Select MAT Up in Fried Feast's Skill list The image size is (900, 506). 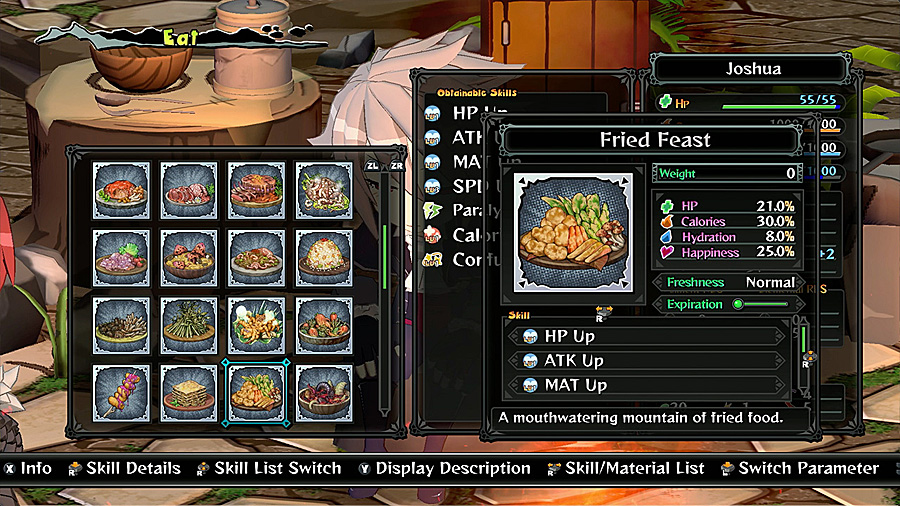pyautogui.click(x=650, y=385)
